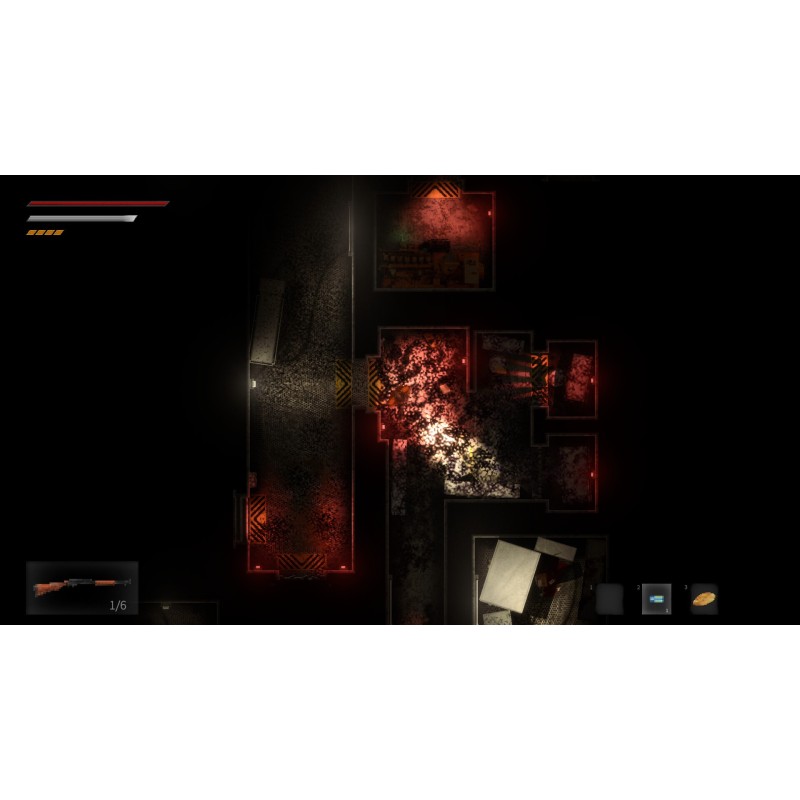Select the blue item in quick slot 2
800x800 pixels.
click(x=656, y=599)
